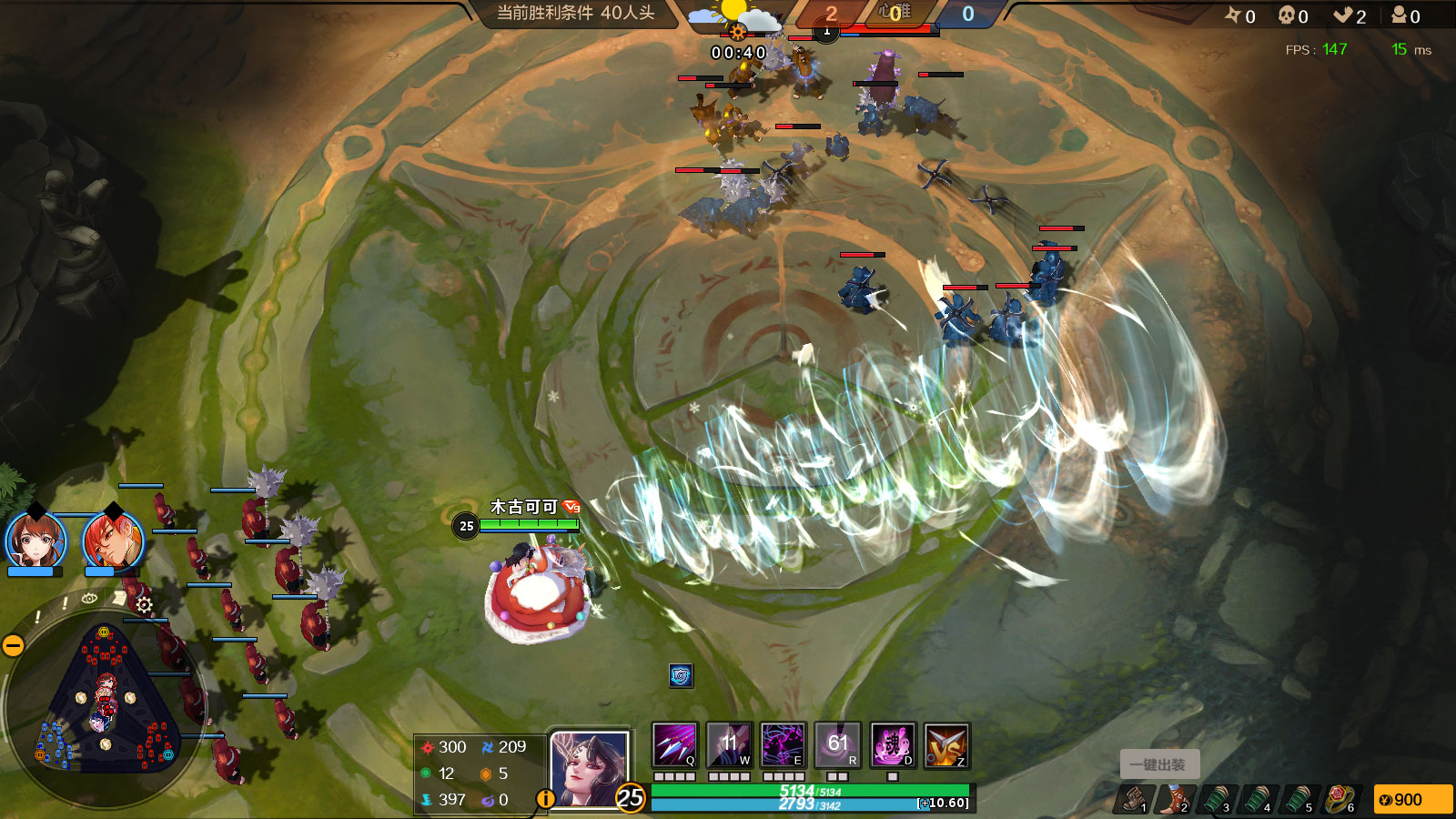This screenshot has width=1456, height=819.
Task: Cast the E shadow figures ability
Action: click(783, 745)
